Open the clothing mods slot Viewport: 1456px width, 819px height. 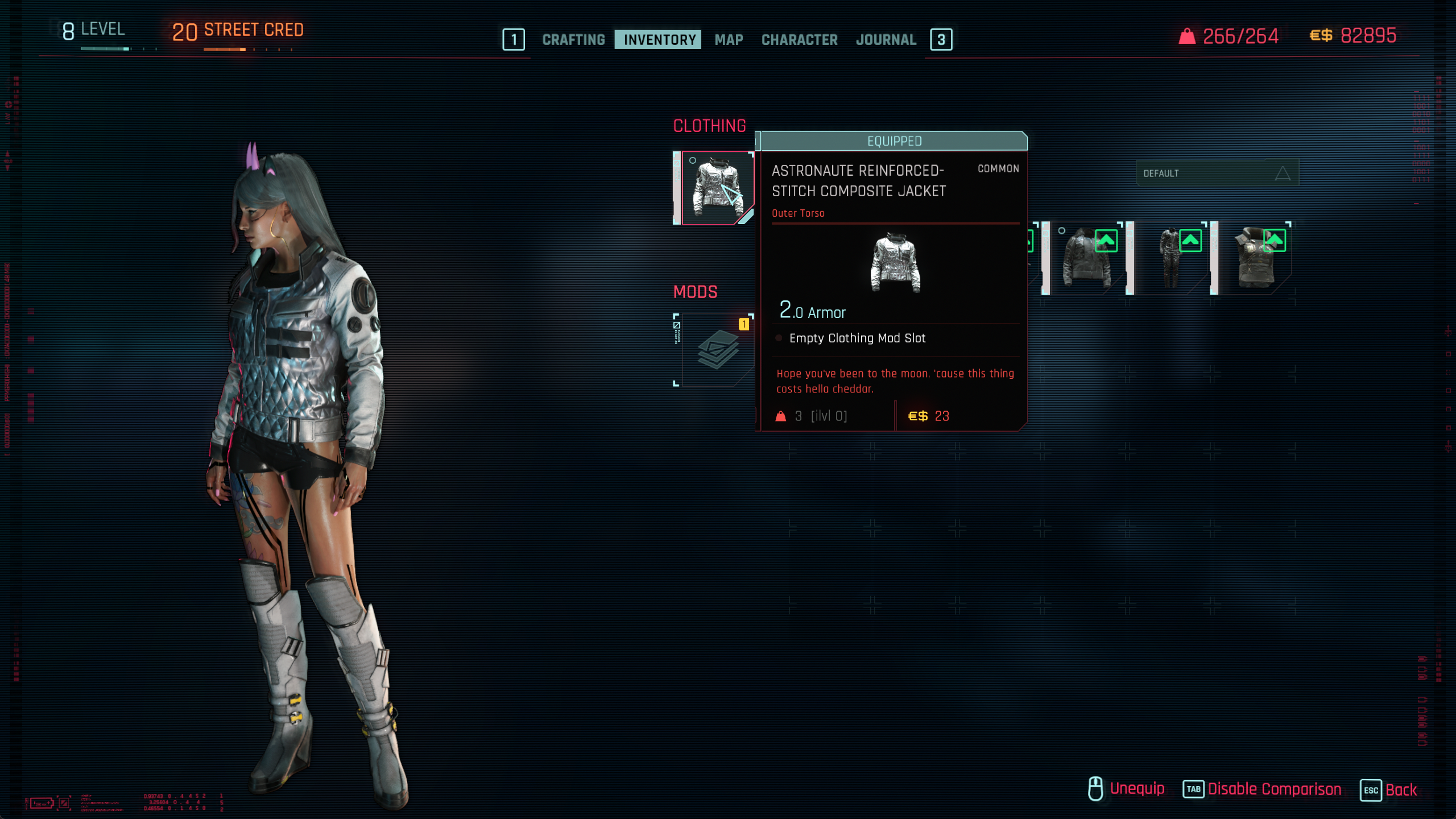pos(715,350)
